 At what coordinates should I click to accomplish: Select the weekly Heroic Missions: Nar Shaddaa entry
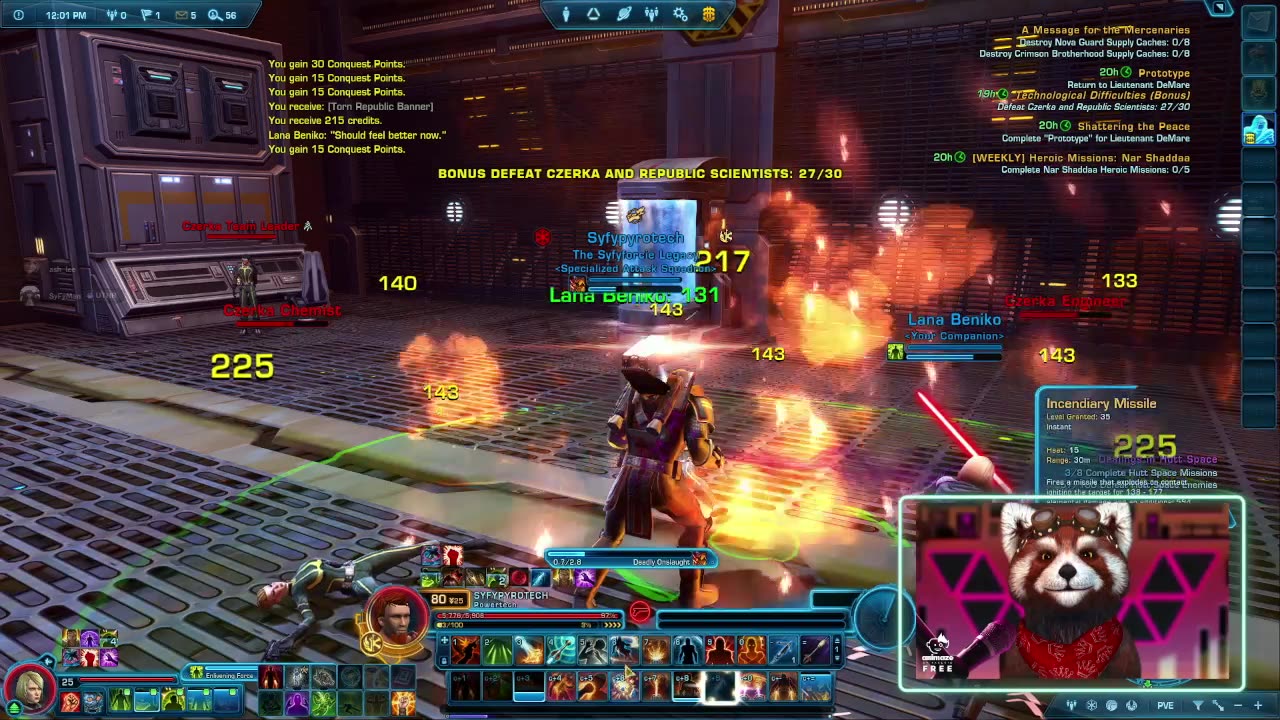pos(1080,157)
